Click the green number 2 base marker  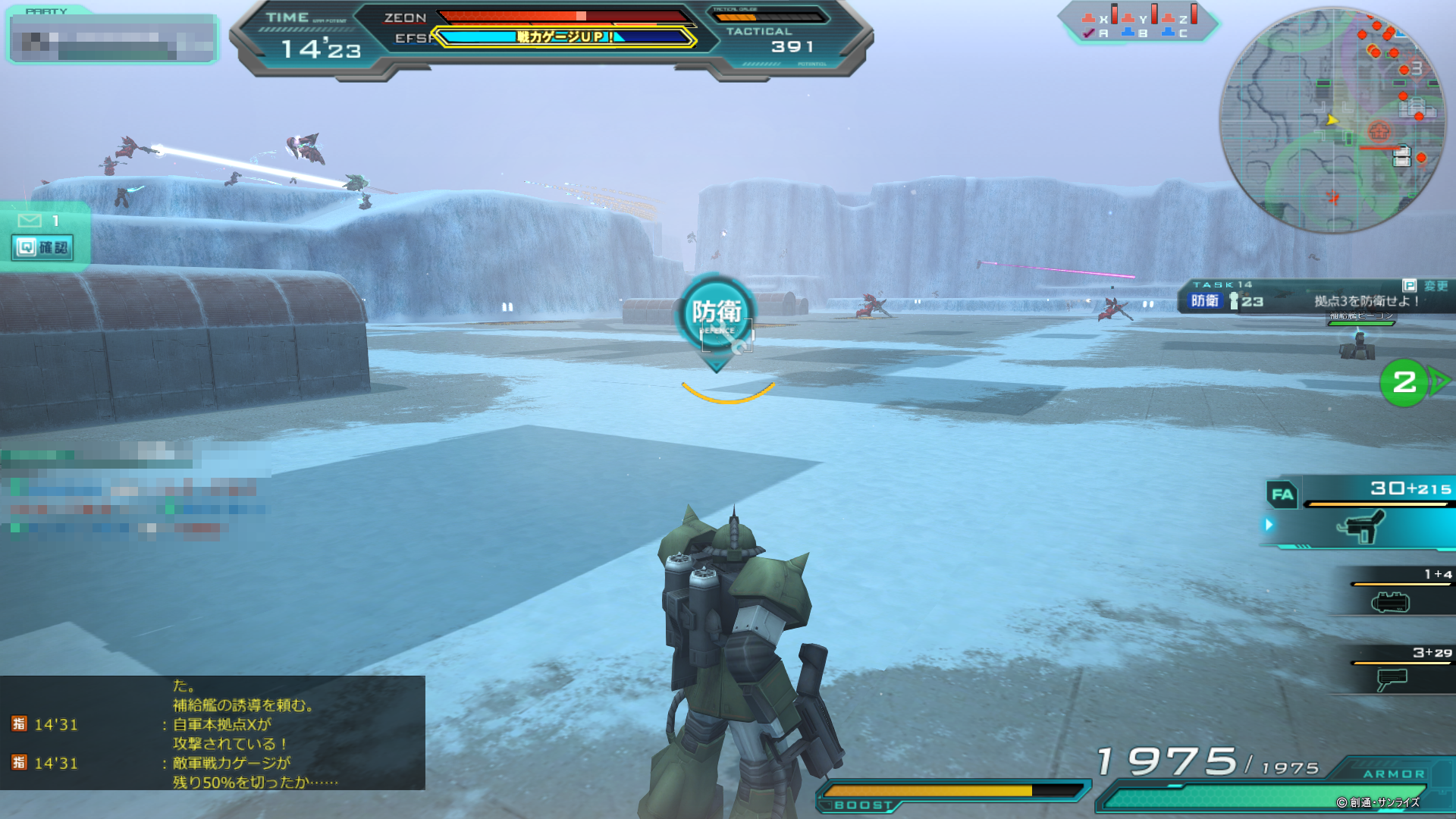1404,382
